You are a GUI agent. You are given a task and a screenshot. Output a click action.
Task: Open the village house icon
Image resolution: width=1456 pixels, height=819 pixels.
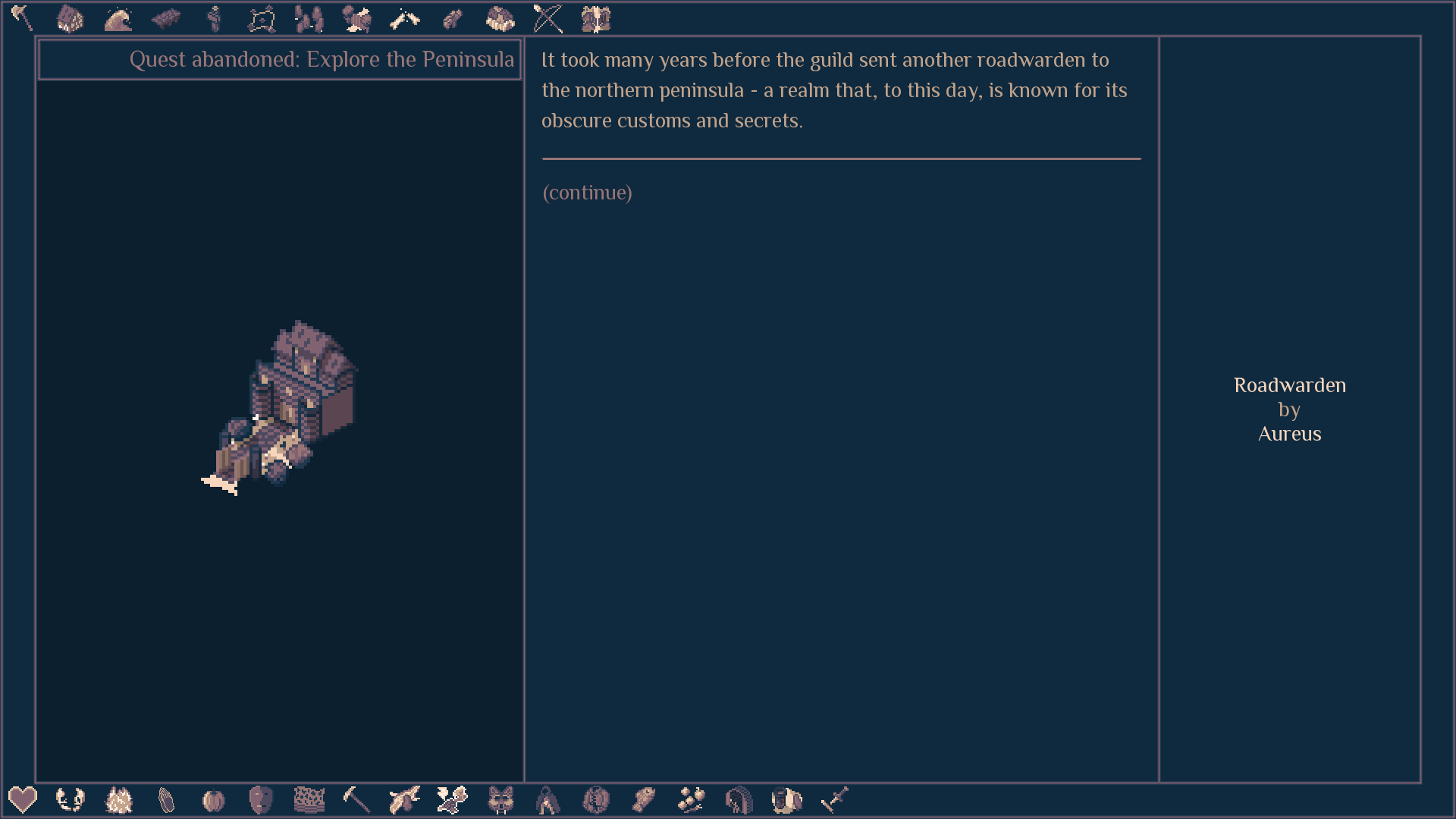(x=71, y=19)
